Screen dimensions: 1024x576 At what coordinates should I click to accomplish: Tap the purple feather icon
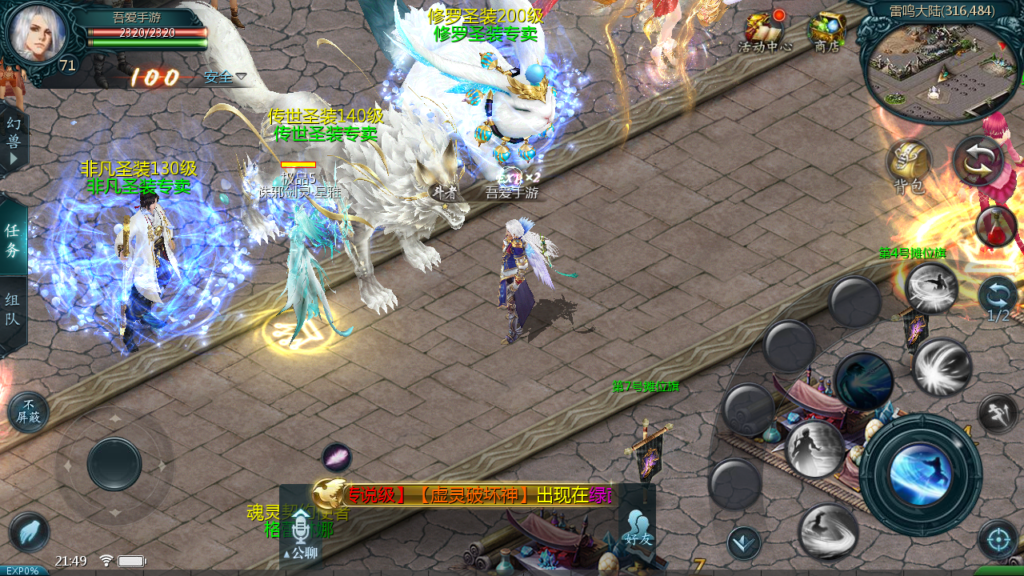[x=337, y=457]
